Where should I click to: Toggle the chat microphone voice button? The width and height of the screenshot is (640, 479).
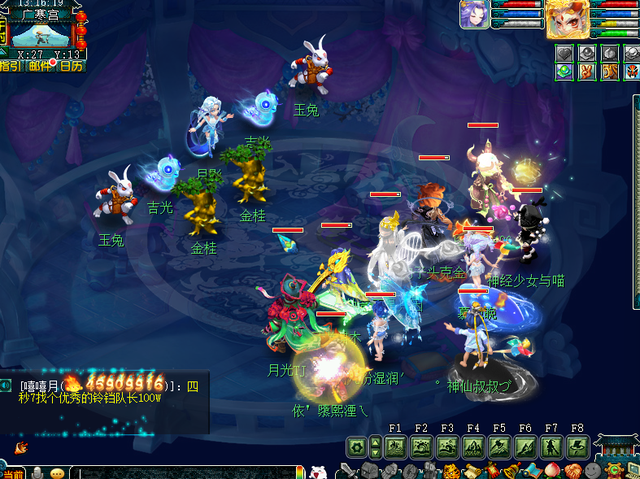pos(38,472)
